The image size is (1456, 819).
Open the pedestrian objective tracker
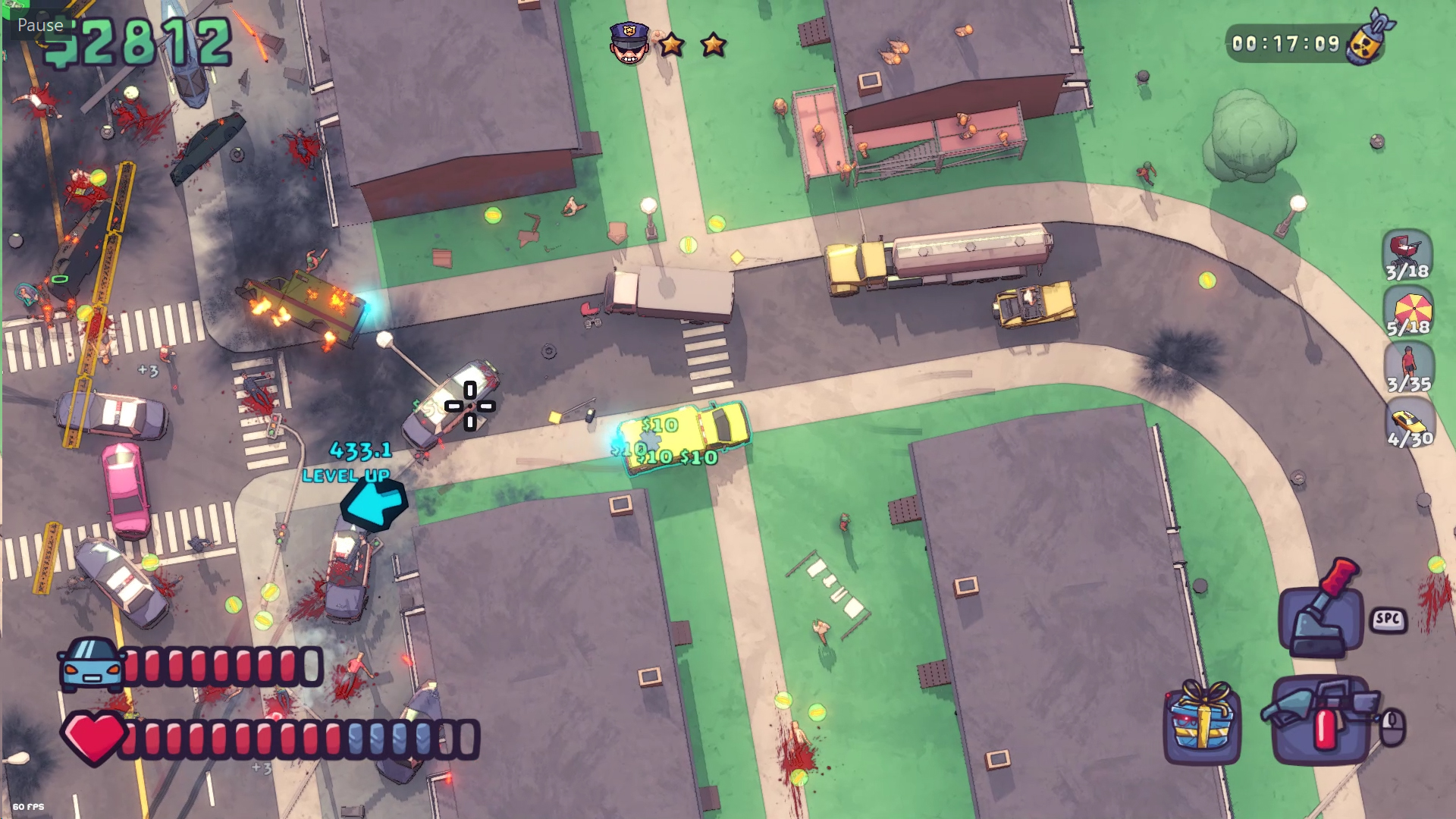pos(1408,369)
